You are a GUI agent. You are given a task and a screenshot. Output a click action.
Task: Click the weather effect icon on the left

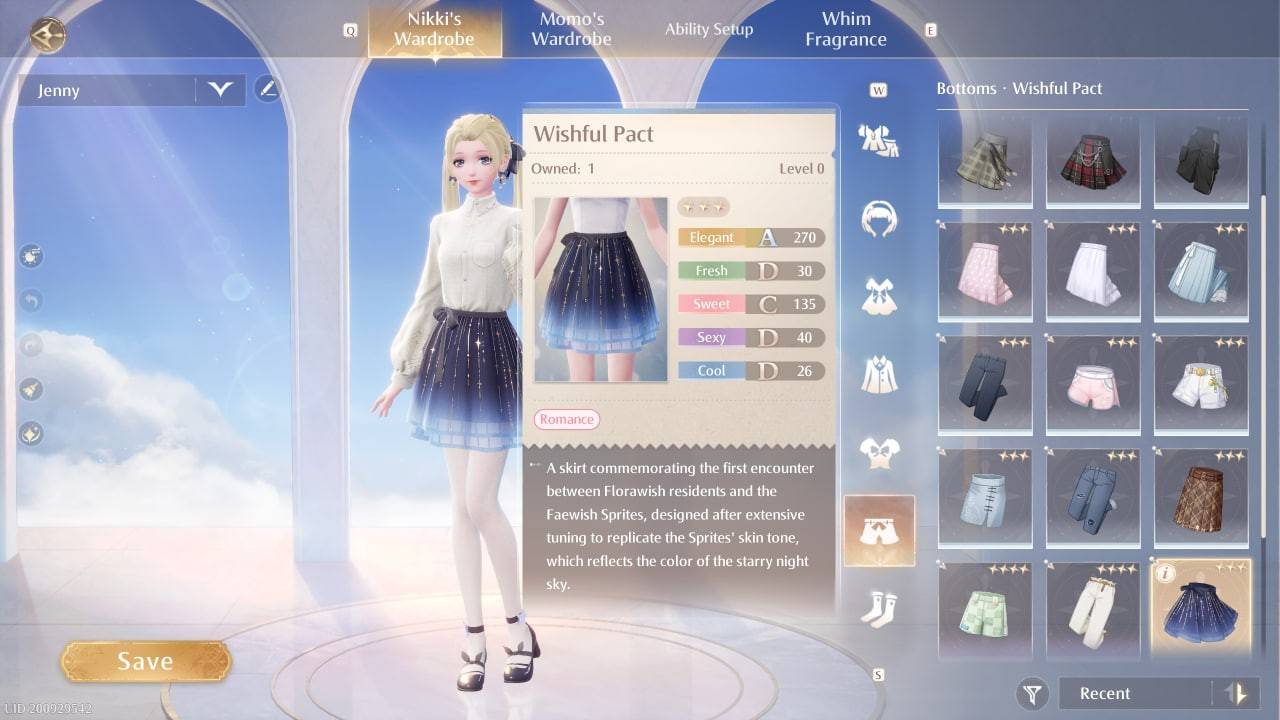[30, 256]
